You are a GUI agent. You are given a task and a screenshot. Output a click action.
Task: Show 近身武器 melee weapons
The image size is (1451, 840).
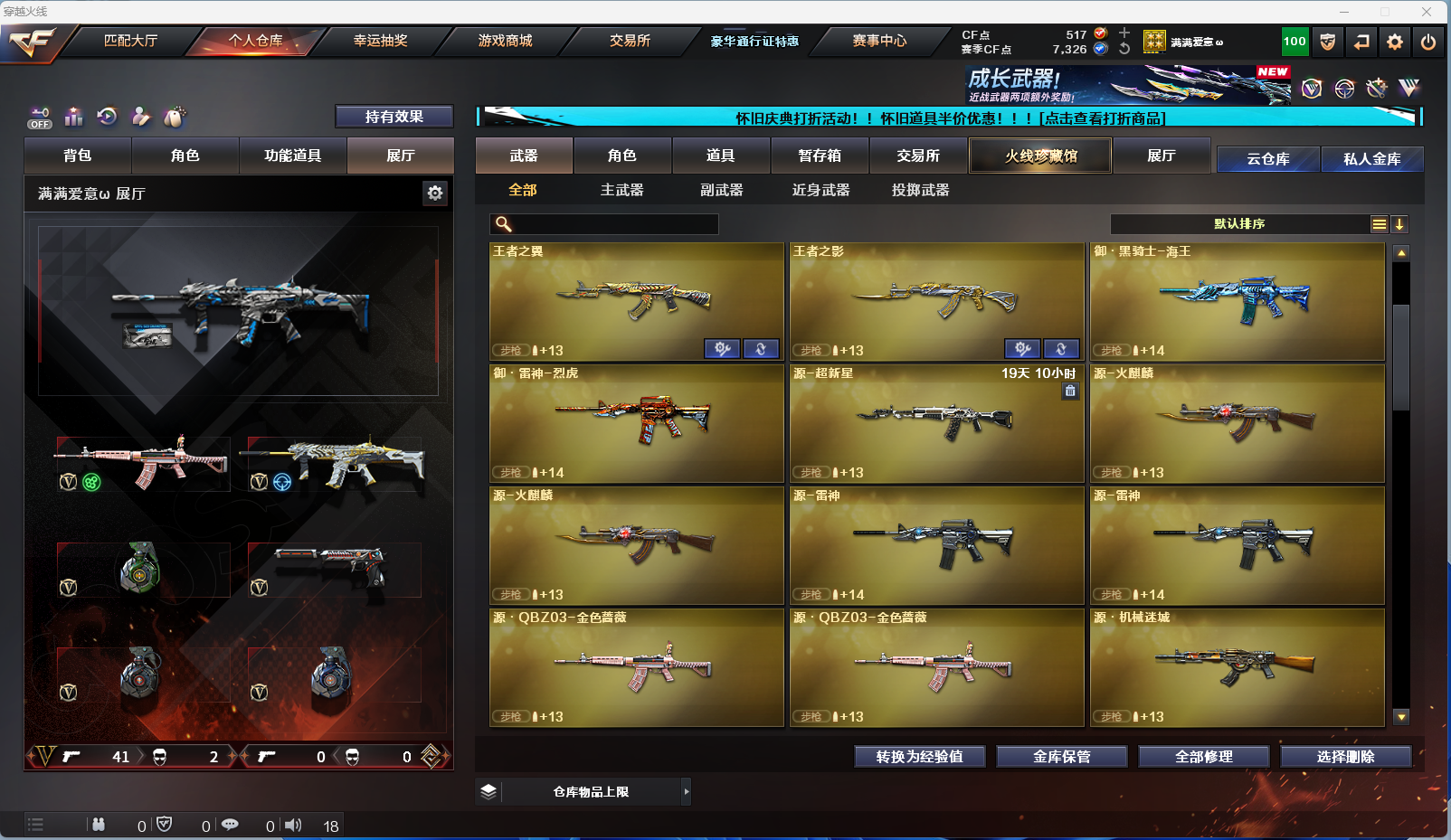pyautogui.click(x=820, y=190)
